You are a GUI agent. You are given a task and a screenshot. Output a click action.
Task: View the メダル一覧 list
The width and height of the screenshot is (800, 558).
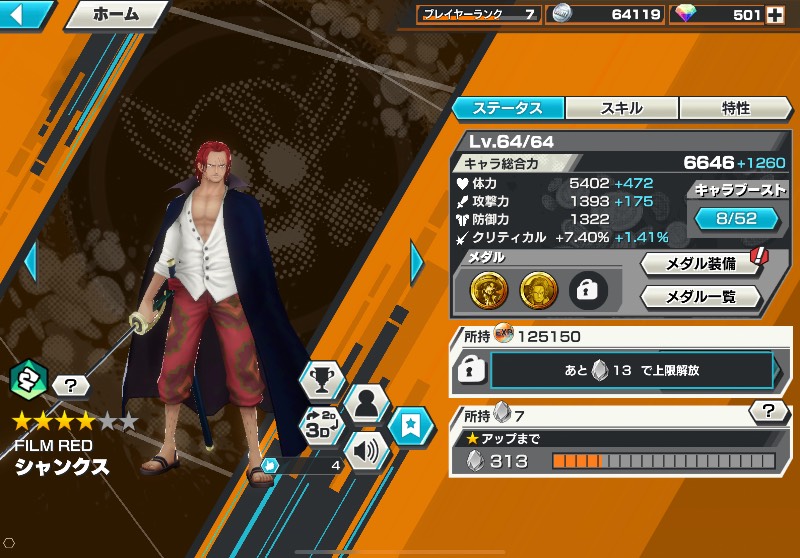pos(701,297)
